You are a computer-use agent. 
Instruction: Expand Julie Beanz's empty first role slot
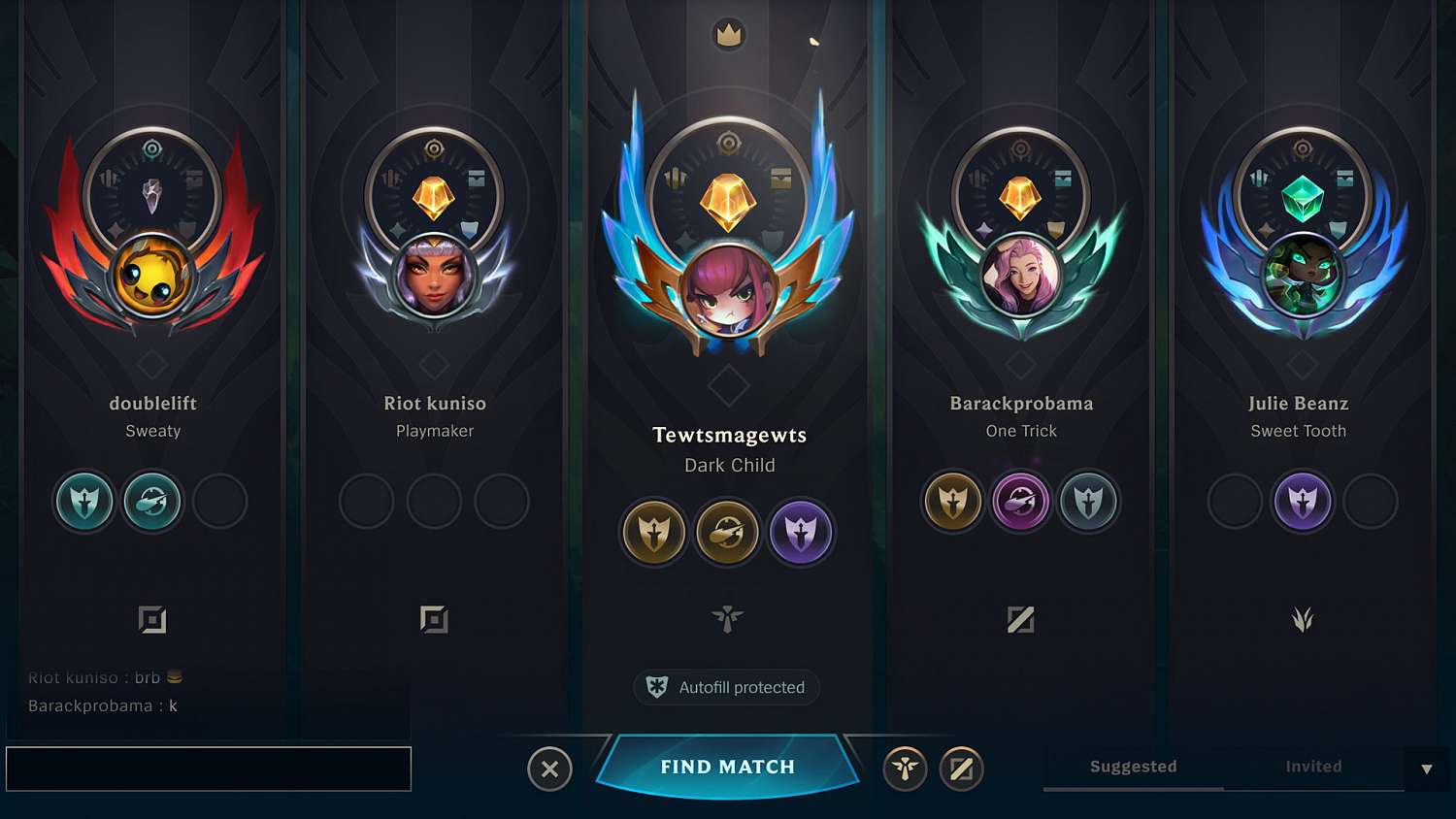click(x=1234, y=502)
